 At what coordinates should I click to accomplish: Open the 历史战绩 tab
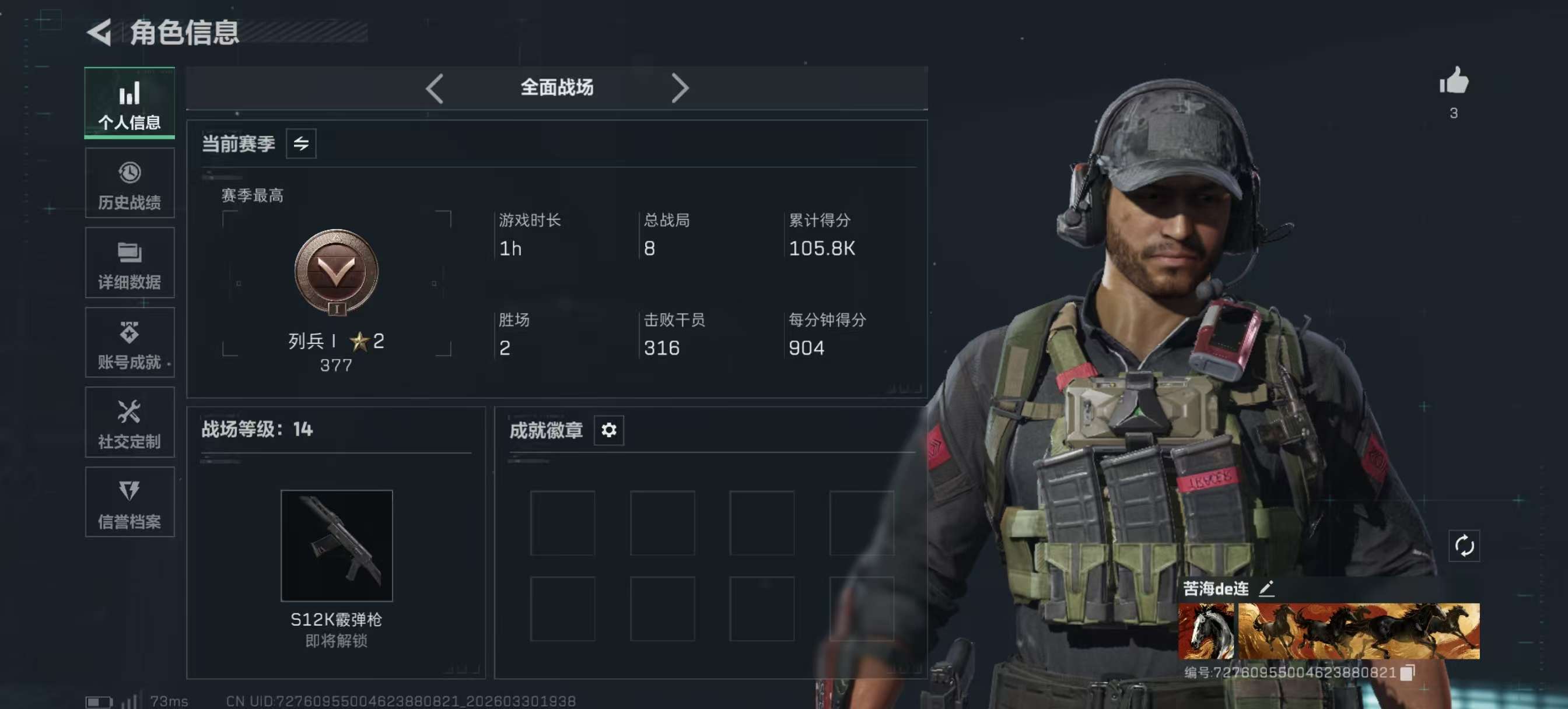(x=129, y=183)
